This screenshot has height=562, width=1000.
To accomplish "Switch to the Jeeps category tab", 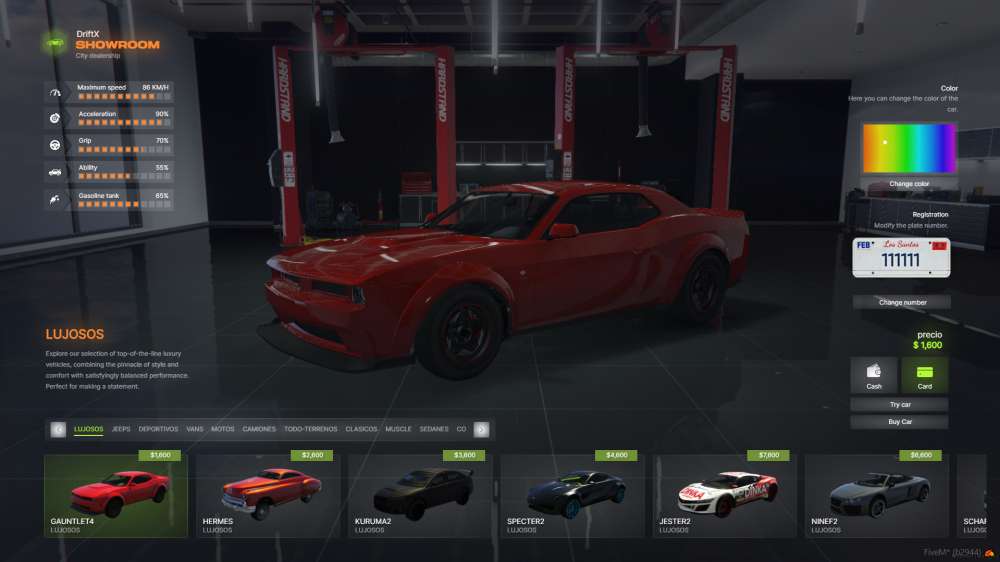I will 121,429.
